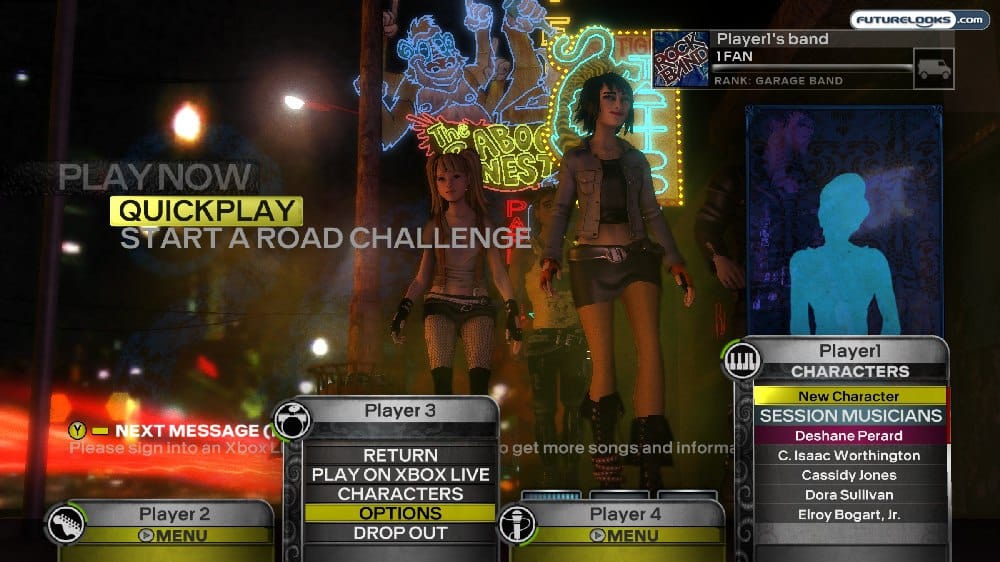Pick Elroy Bogart, Jr. from the list
The width and height of the screenshot is (1000, 562).
pyautogui.click(x=849, y=515)
